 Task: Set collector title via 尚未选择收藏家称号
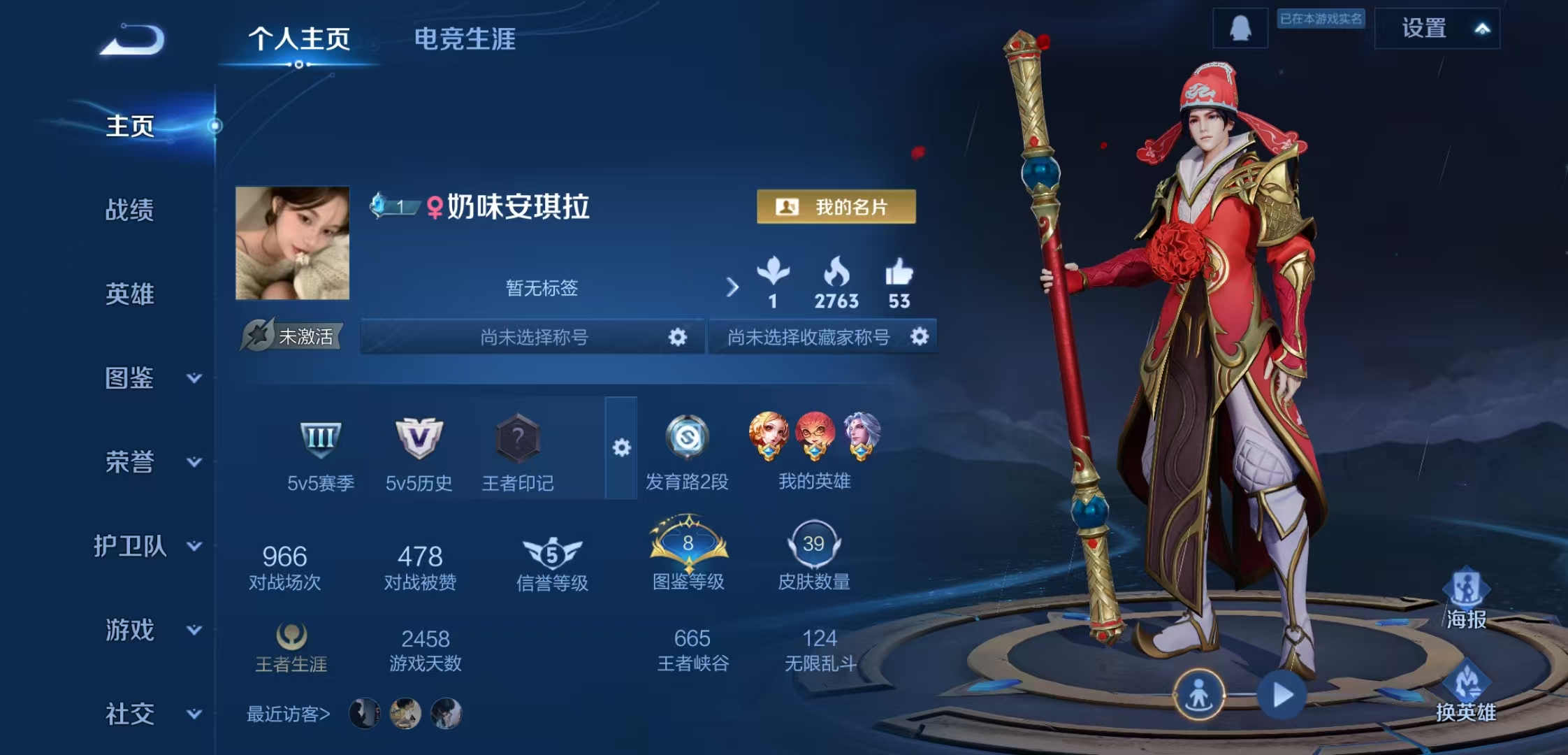(x=920, y=338)
